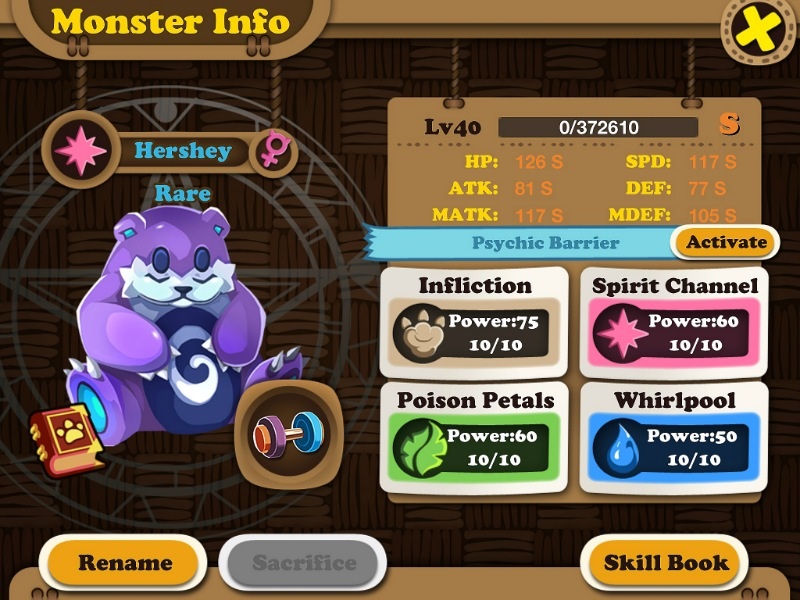Click the greyed-out Sacrifice button
Screen dimensions: 800x600
(x=303, y=562)
